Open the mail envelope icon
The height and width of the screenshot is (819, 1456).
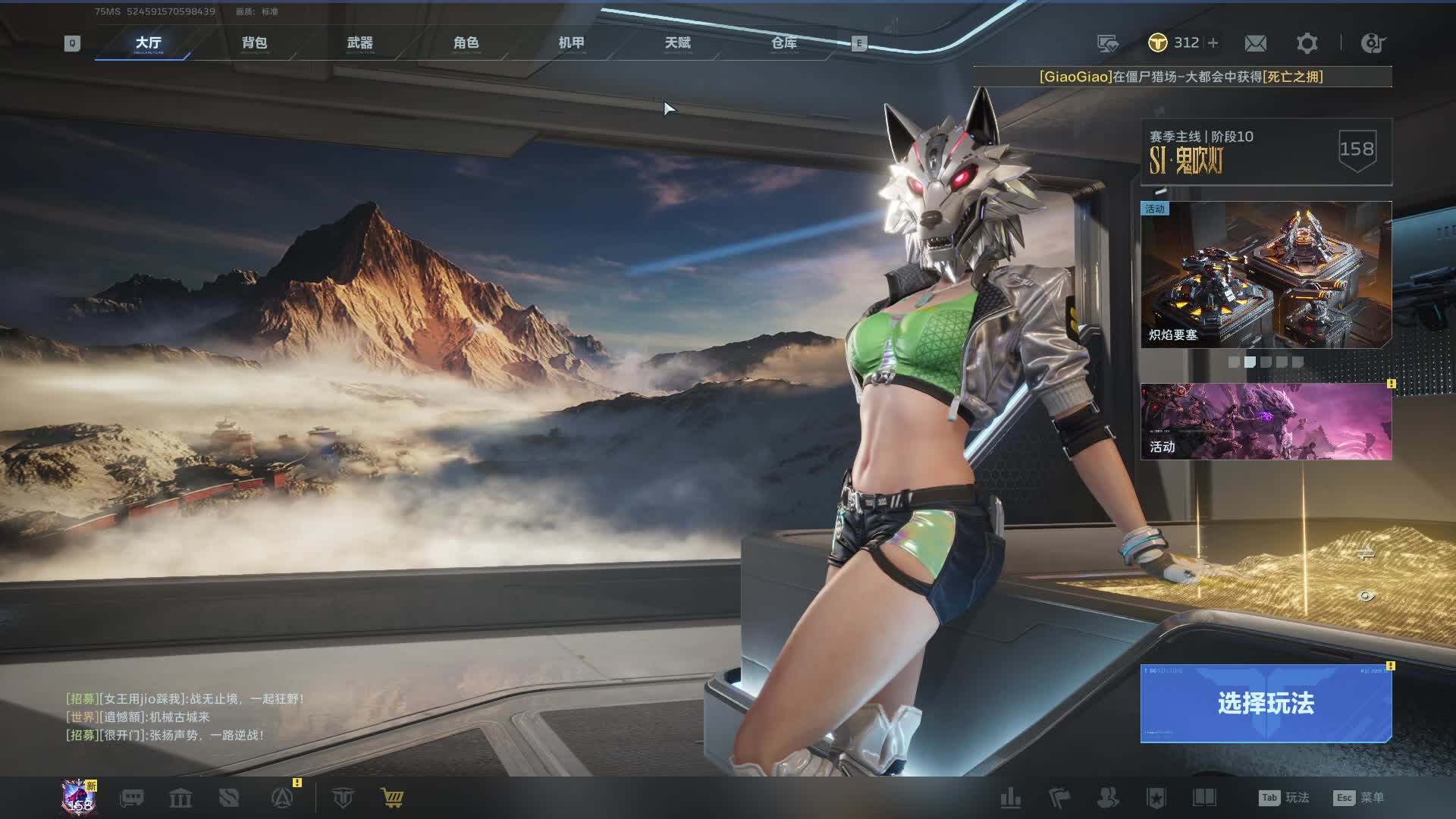pyautogui.click(x=1255, y=43)
